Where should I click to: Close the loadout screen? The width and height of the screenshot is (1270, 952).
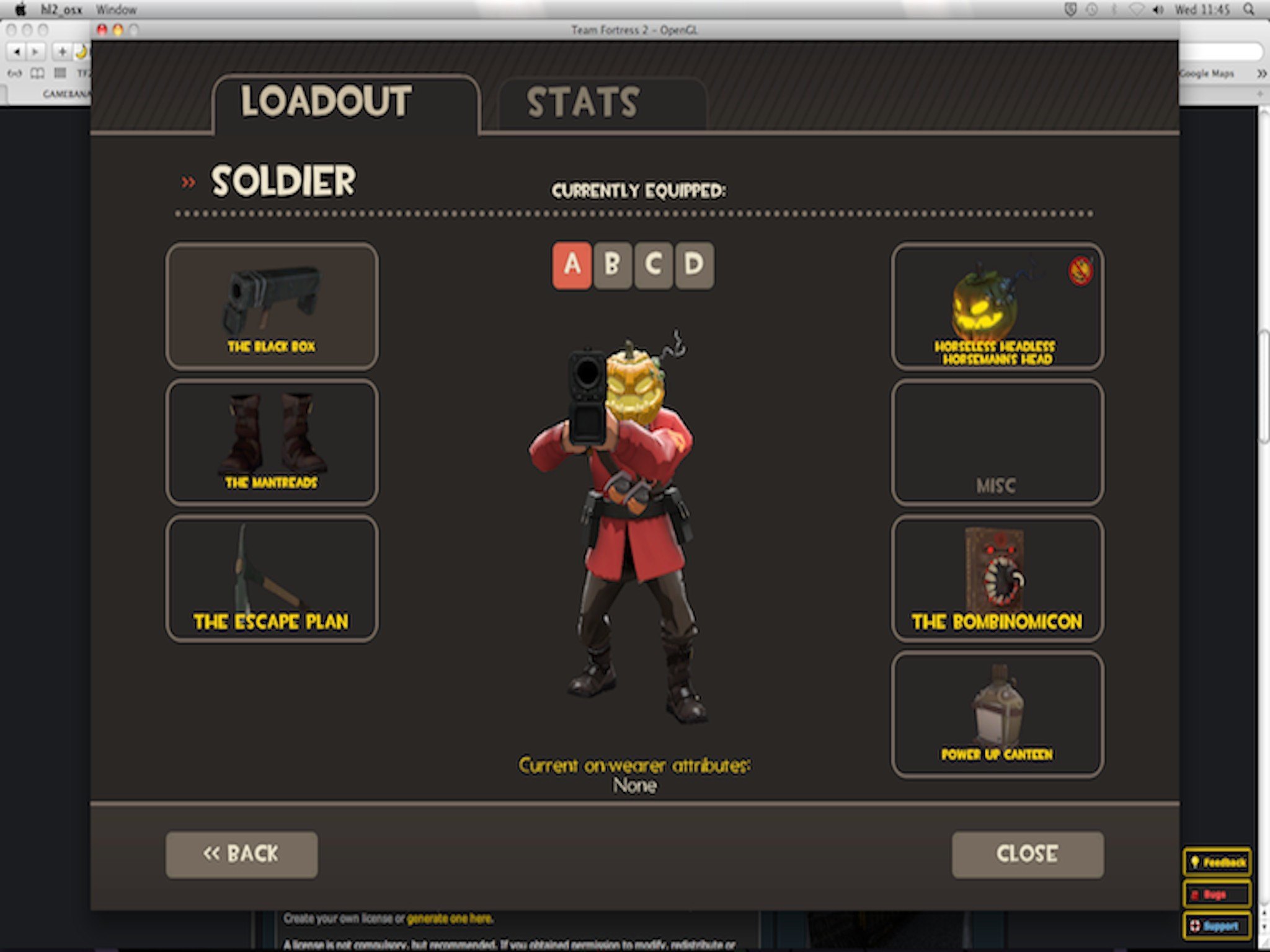tap(1028, 854)
